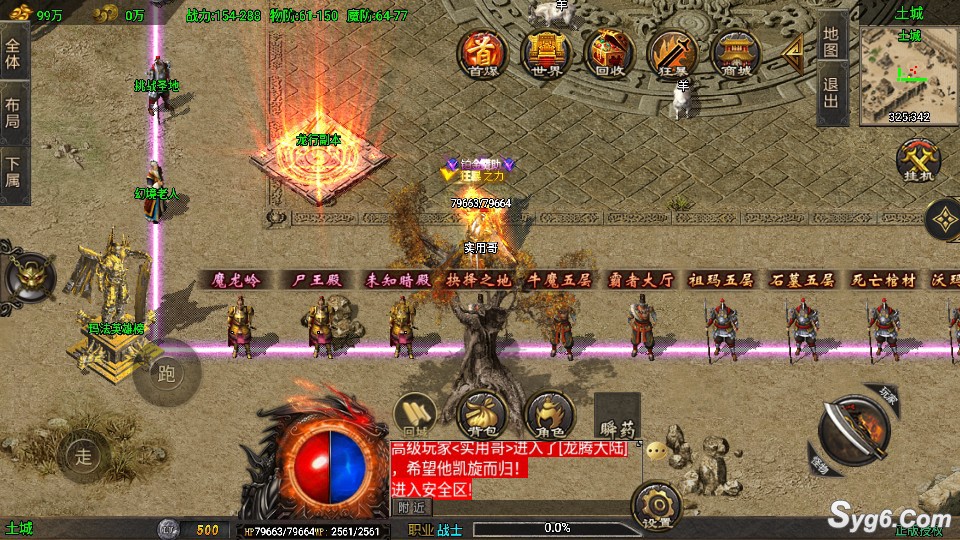Image resolution: width=960 pixels, height=540 pixels.
Task: Use the 回城 return-to-town scroll
Action: click(412, 414)
